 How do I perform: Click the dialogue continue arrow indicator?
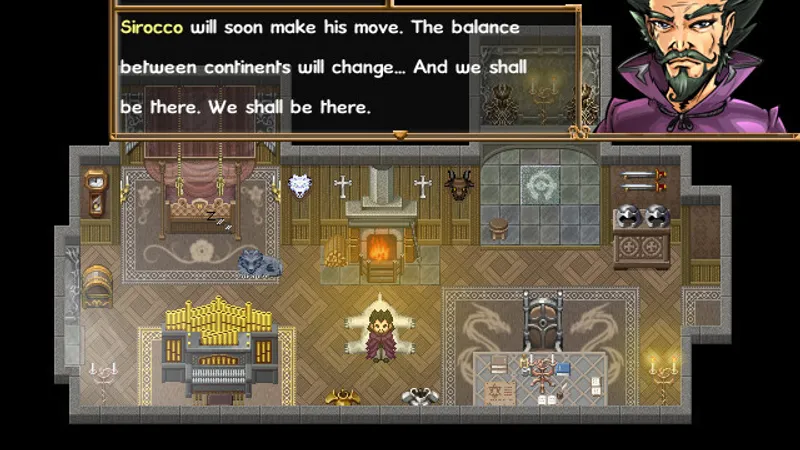click(x=400, y=134)
